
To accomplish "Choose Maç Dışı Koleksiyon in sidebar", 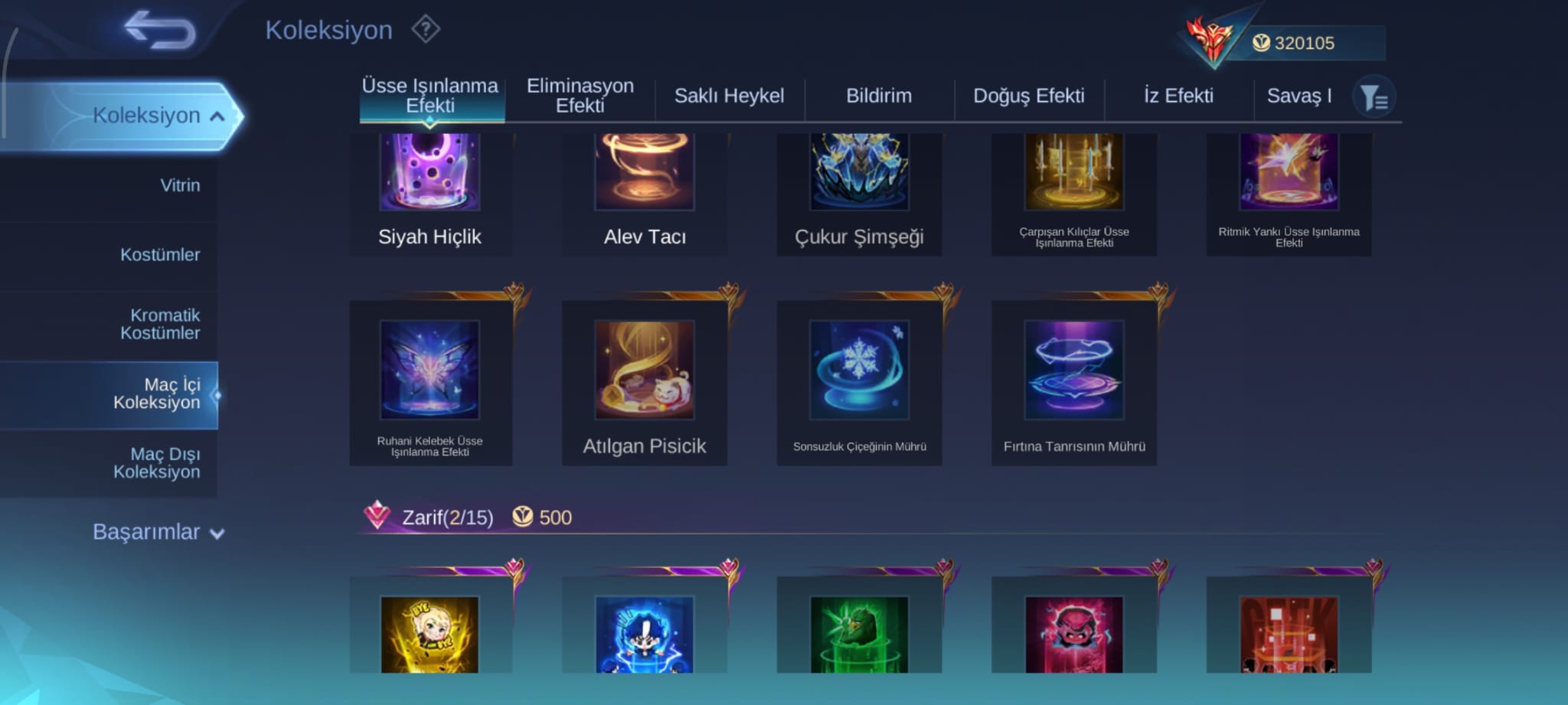I will 157,463.
